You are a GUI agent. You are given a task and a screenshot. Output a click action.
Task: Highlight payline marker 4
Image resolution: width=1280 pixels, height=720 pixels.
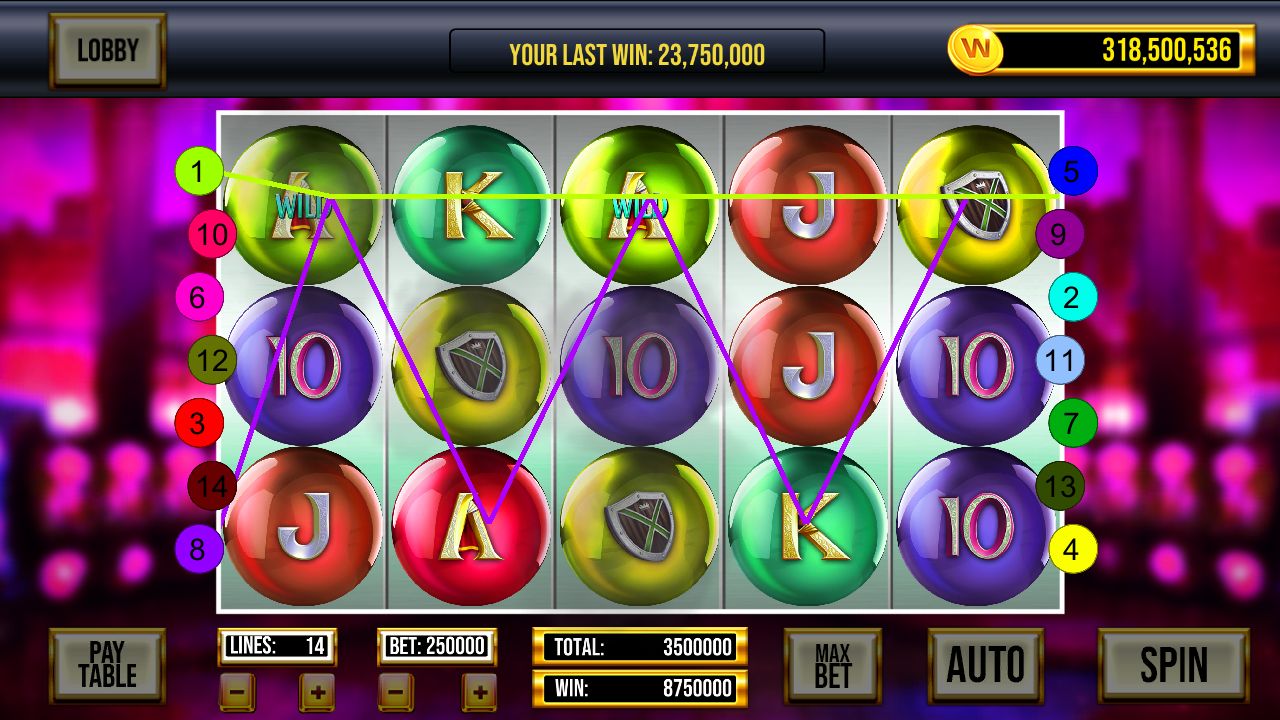click(1072, 549)
